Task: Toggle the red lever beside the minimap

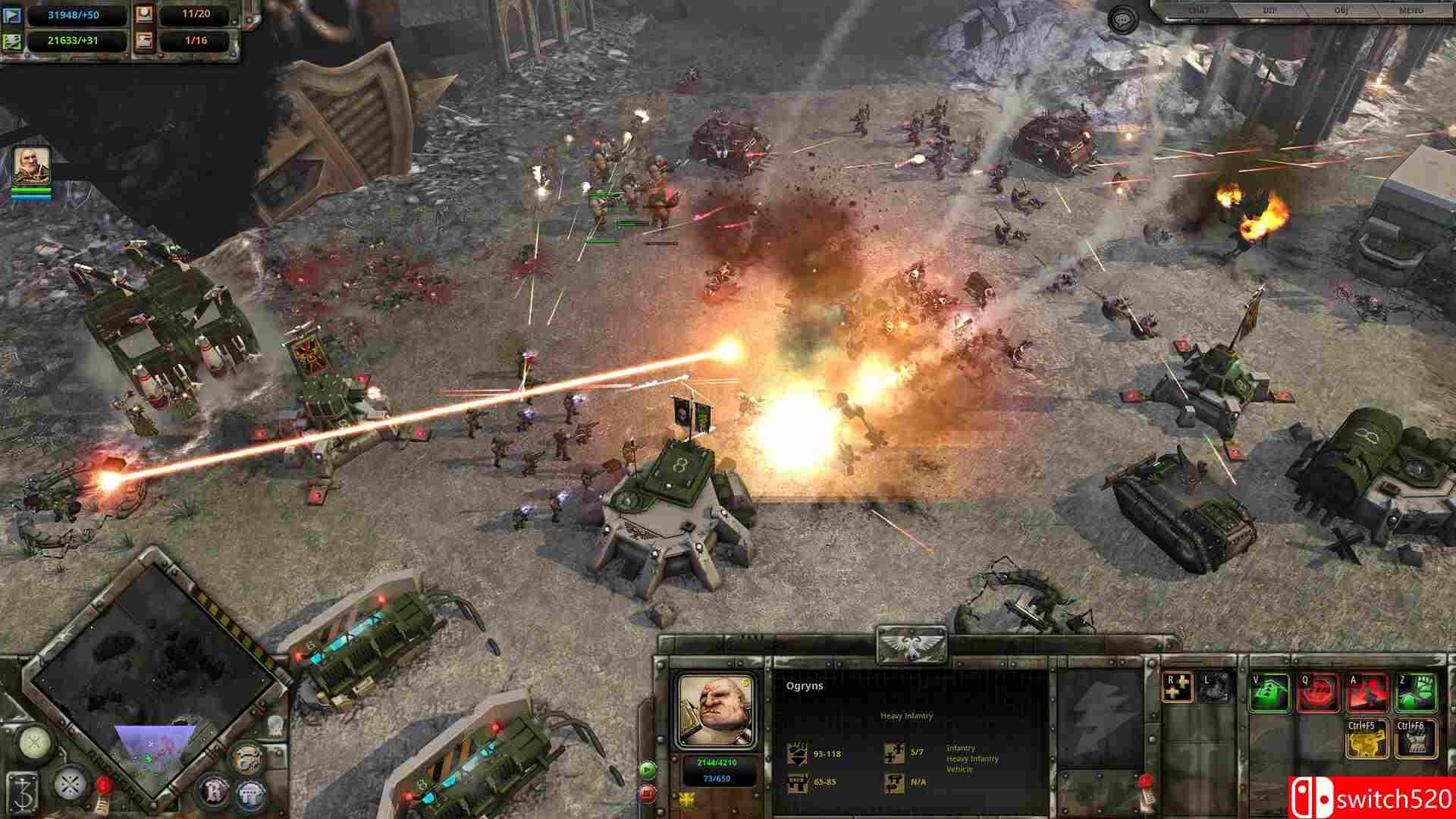Action: coord(102,785)
